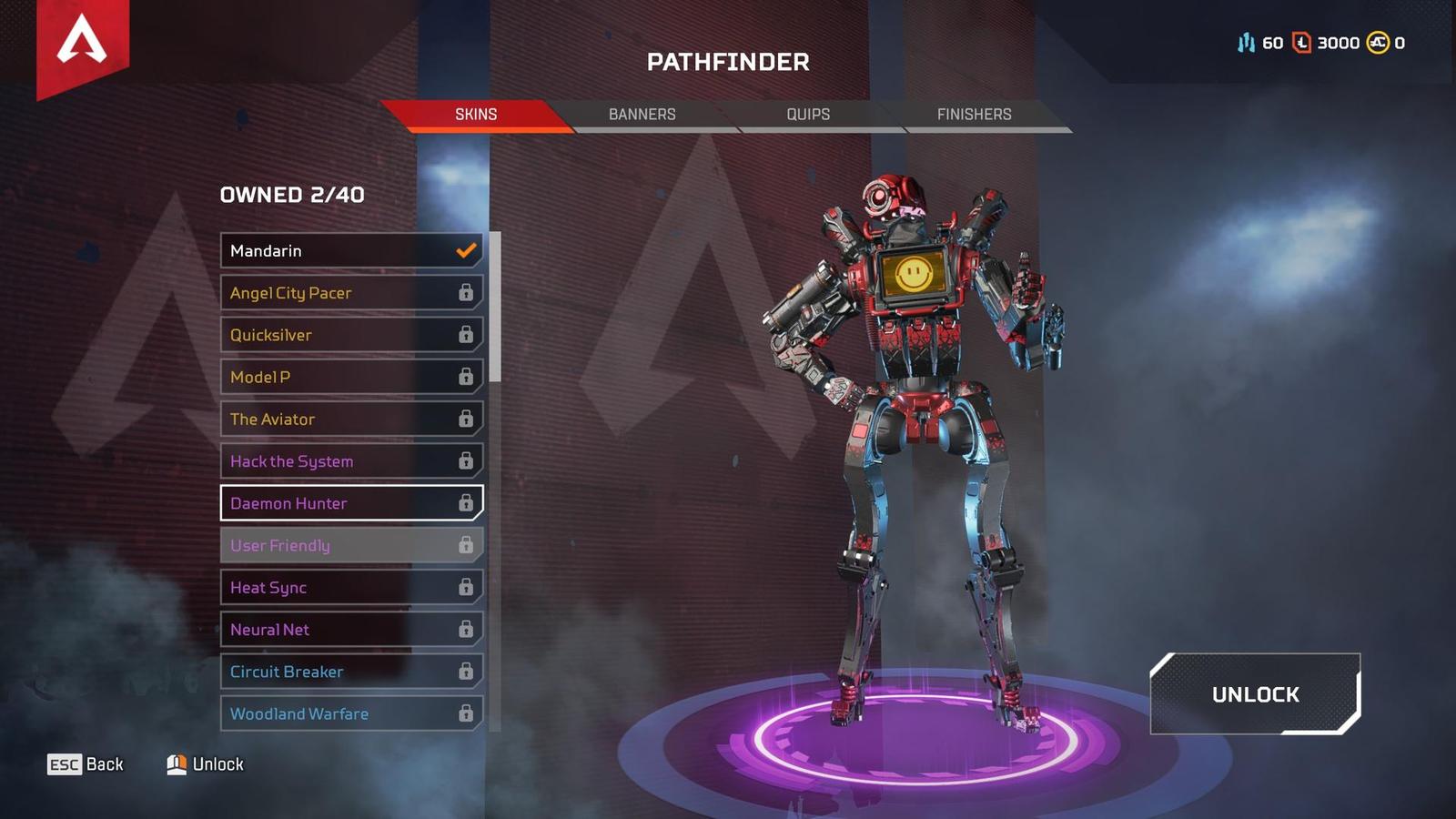Screen dimensions: 1456x819
Task: Select the Neural Net skin
Action: pos(351,630)
